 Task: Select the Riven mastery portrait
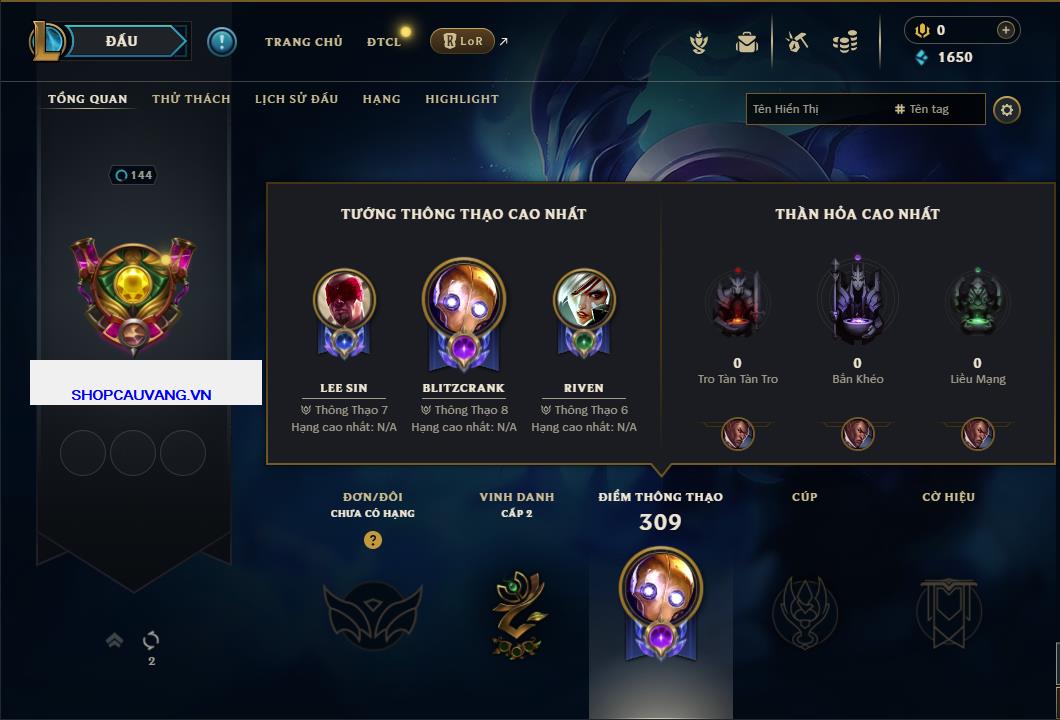(x=584, y=299)
